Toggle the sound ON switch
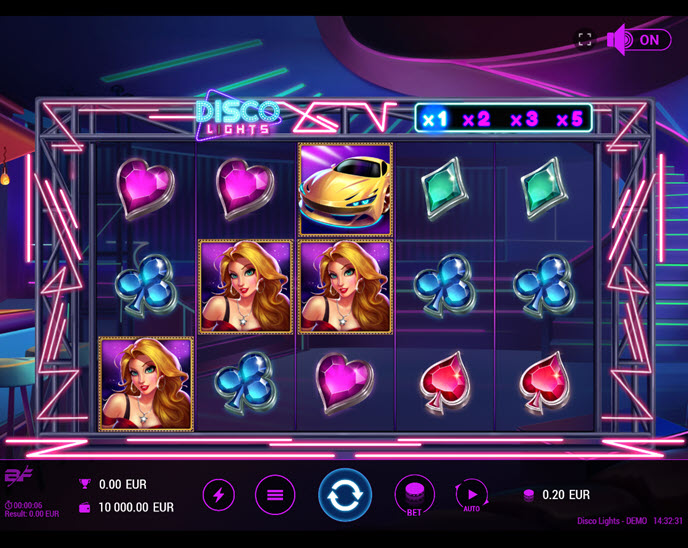Viewport: 688px width, 548px height. click(x=639, y=40)
